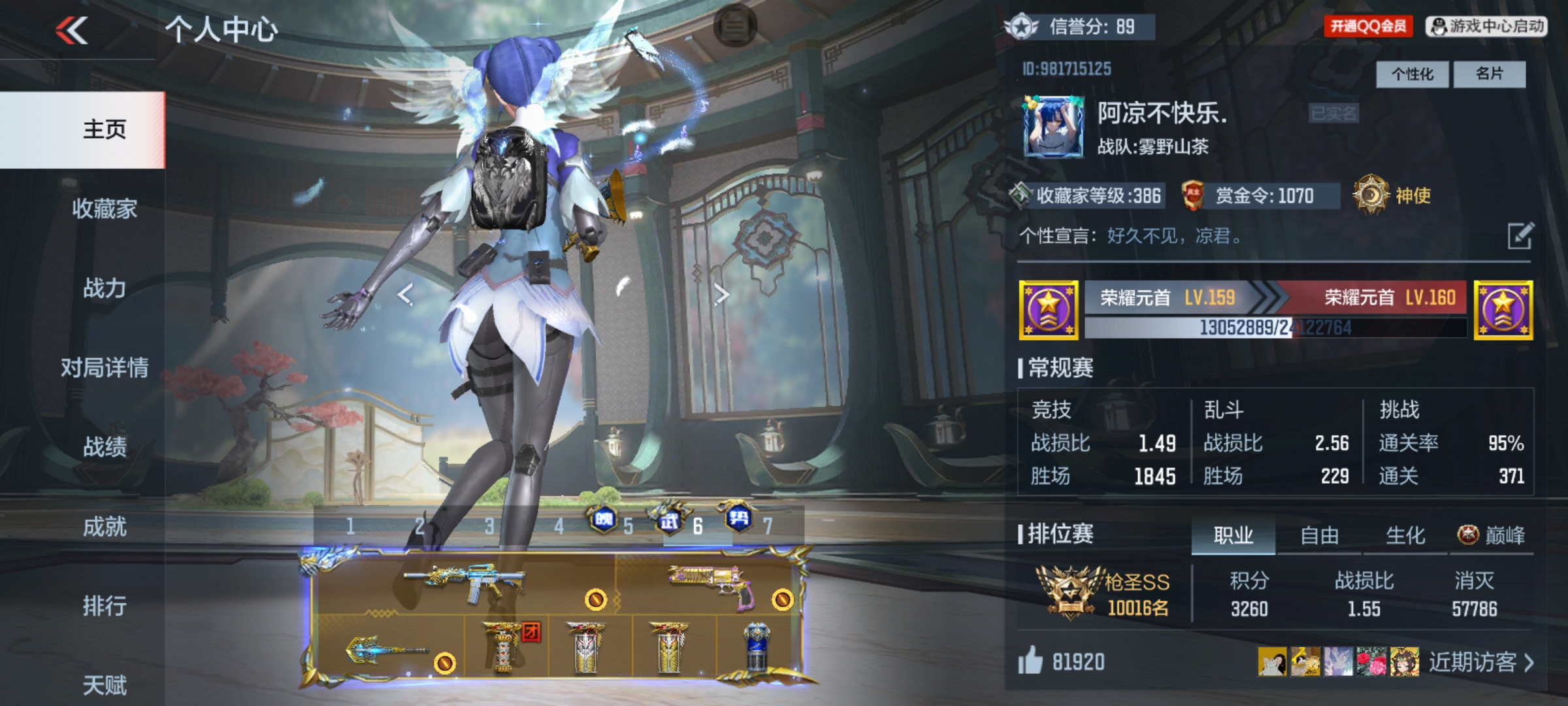Screen dimensions: 1568x706
Task: Open 近期访客 recent visitors list
Action: tap(1480, 662)
